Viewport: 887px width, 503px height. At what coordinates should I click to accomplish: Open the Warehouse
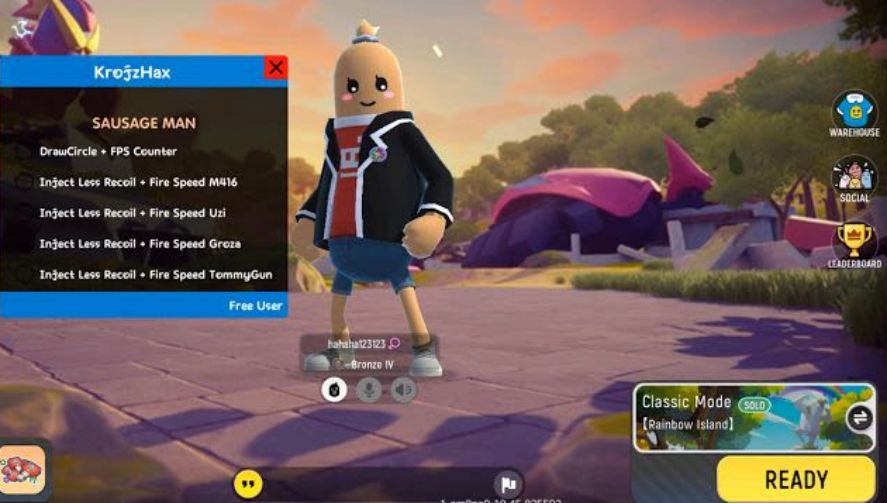(854, 110)
